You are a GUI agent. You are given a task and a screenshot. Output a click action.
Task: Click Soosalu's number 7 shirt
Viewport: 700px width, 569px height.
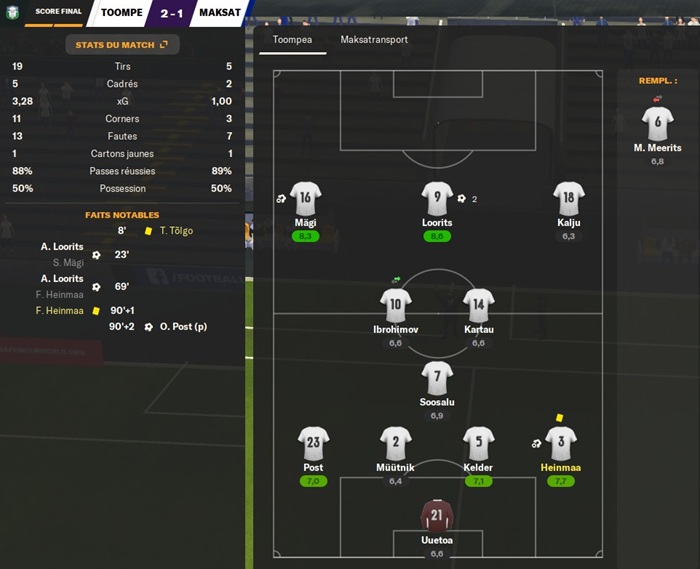click(437, 378)
